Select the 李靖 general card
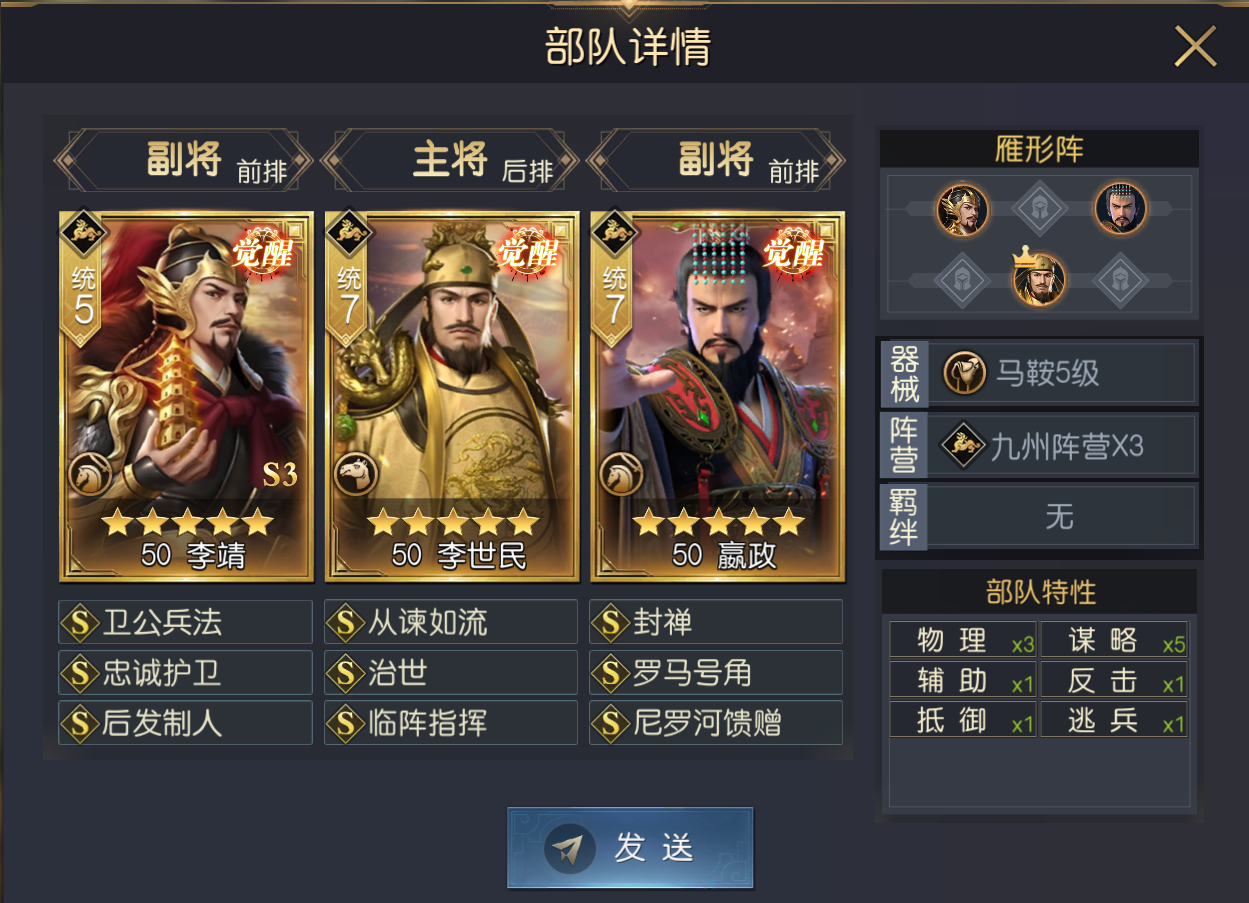The width and height of the screenshot is (1249, 903). pos(186,396)
